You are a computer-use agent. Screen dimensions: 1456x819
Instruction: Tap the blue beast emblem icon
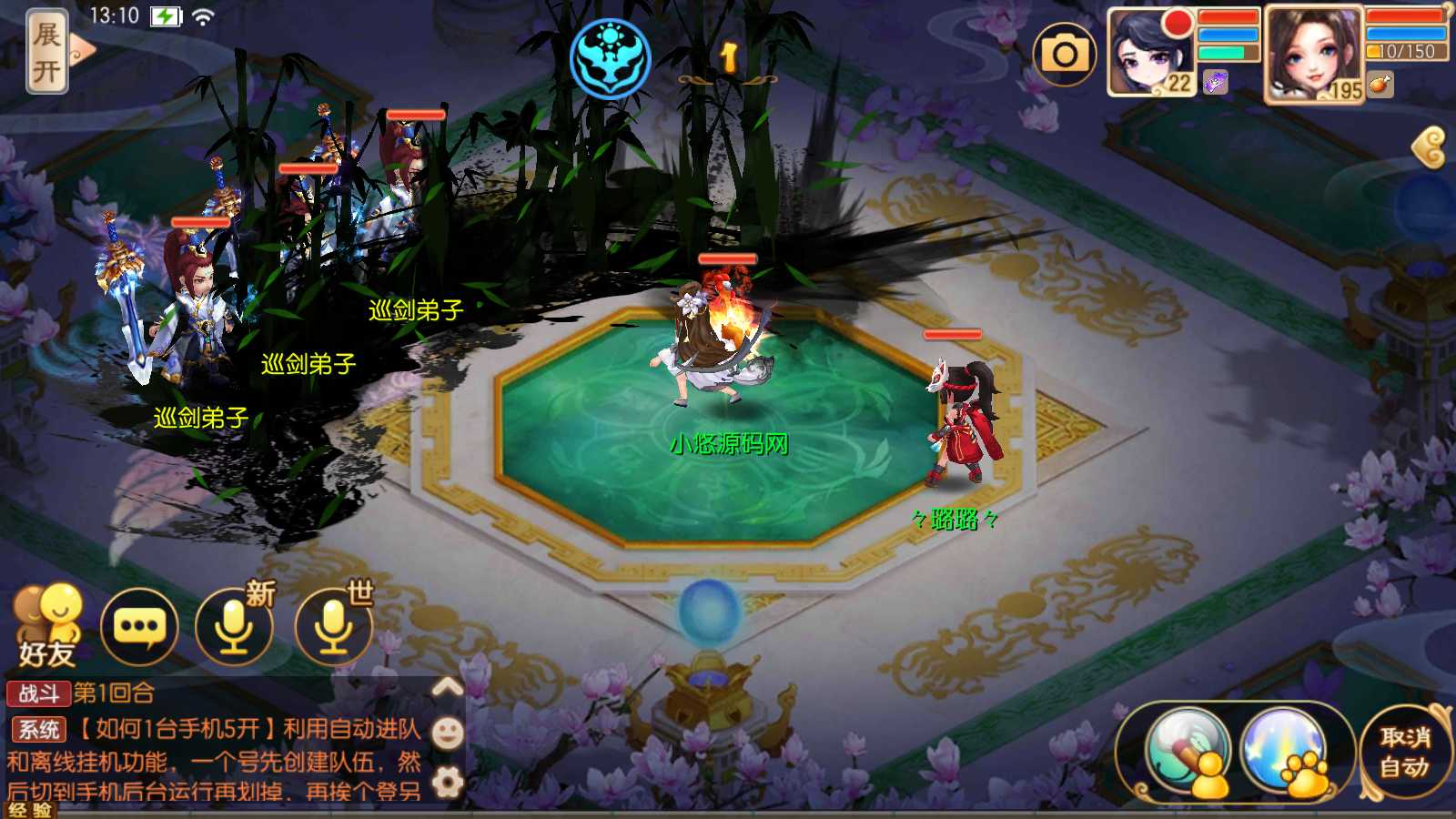(610, 58)
